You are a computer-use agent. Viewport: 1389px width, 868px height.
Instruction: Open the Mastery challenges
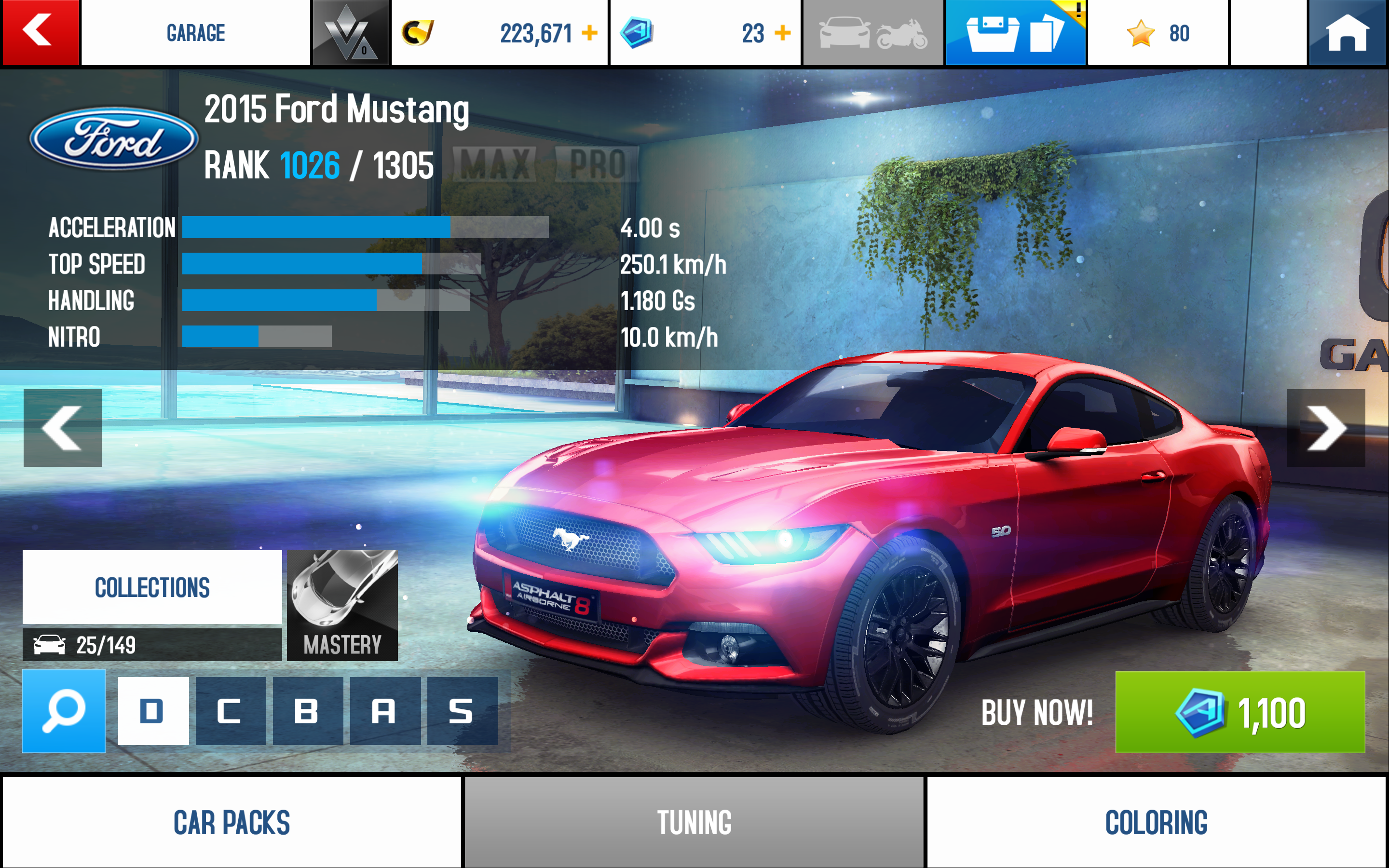(x=342, y=605)
